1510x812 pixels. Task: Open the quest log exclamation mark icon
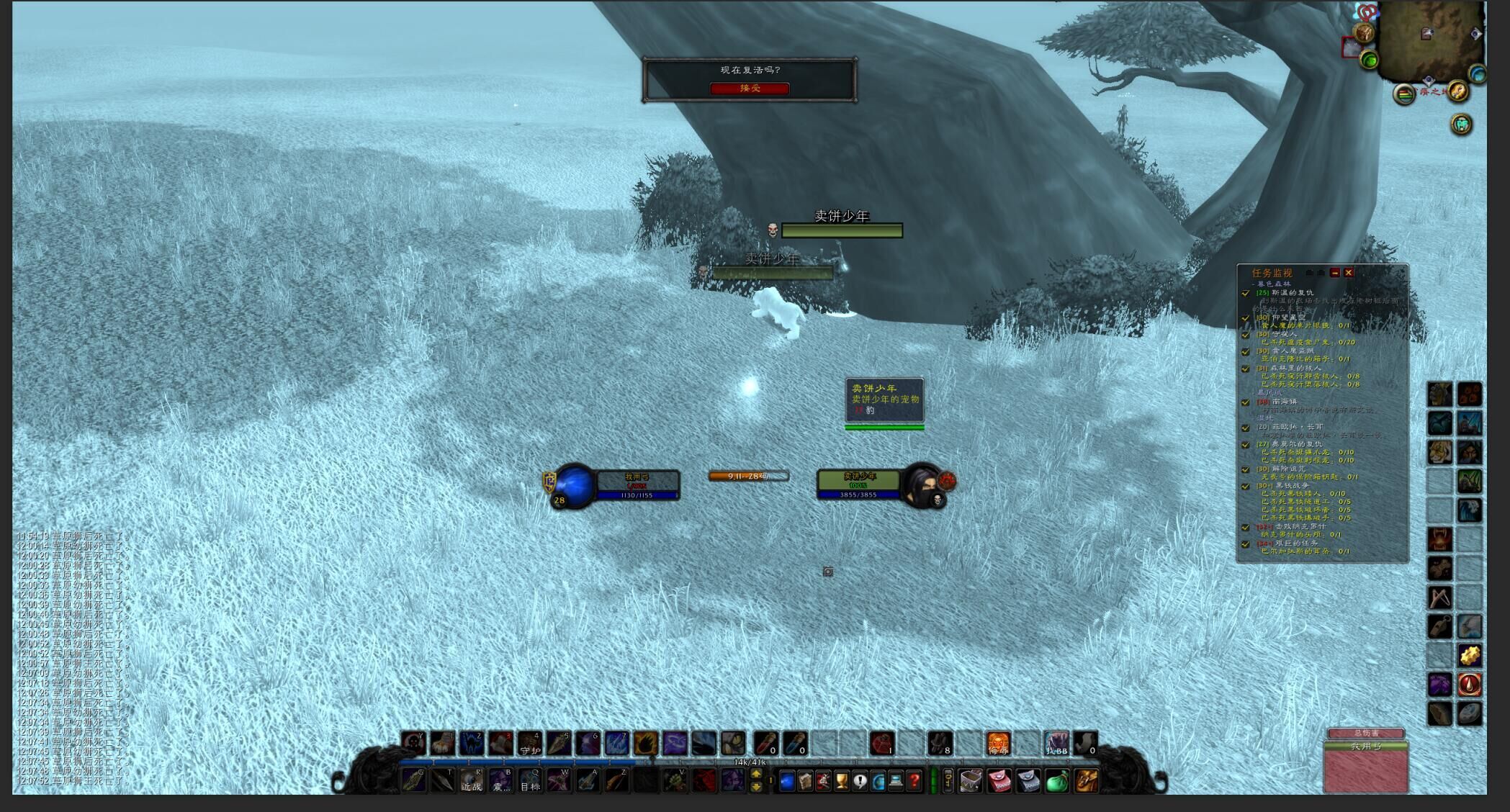(x=860, y=780)
